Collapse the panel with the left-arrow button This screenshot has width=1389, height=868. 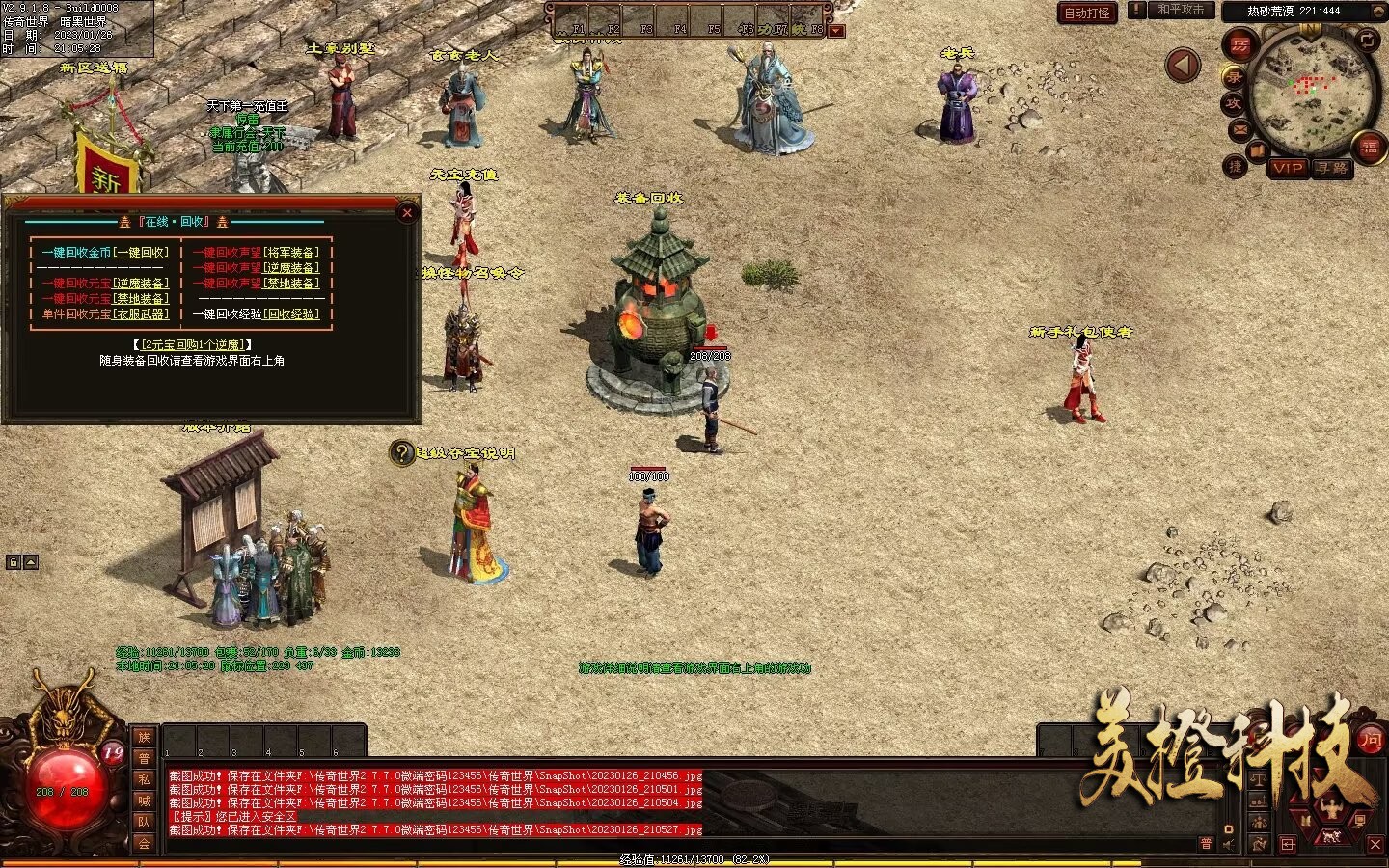(1183, 66)
